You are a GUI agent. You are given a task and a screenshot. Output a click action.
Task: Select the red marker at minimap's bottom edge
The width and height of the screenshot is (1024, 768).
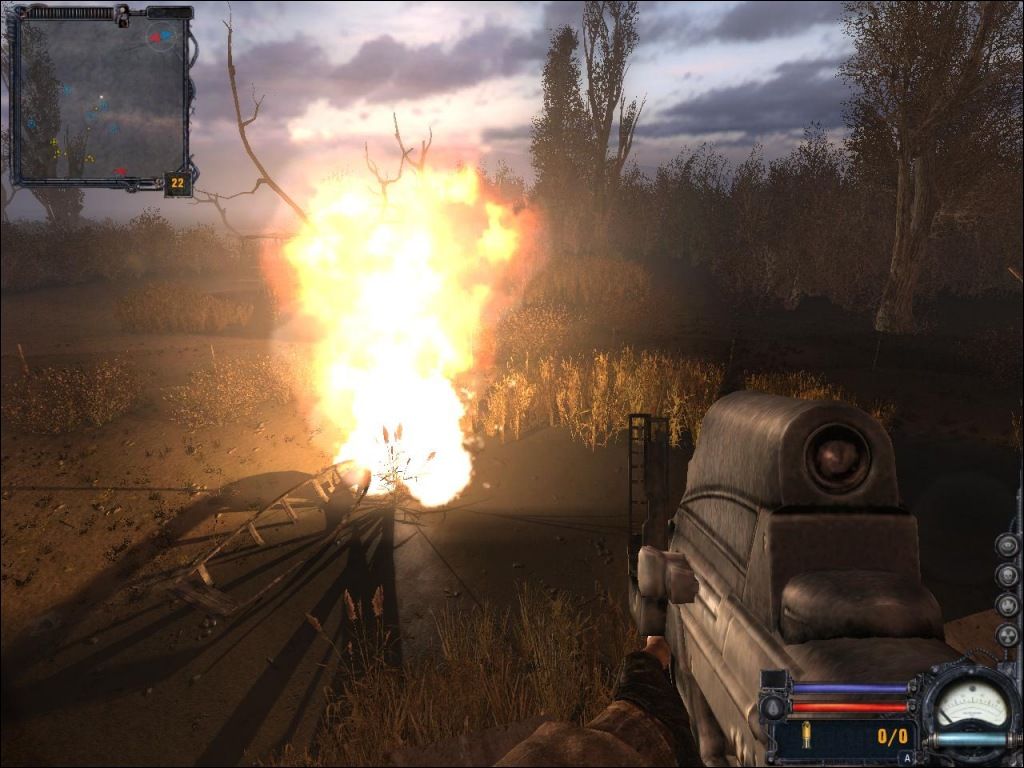(120, 172)
